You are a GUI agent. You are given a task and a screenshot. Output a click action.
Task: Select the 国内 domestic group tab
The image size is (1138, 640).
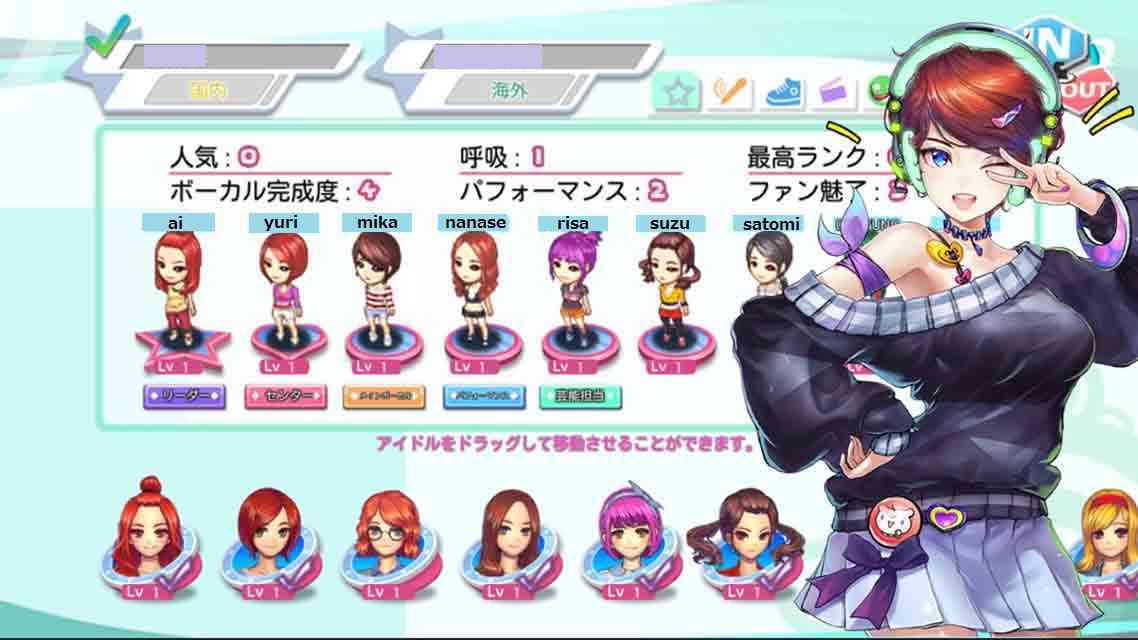tap(208, 89)
